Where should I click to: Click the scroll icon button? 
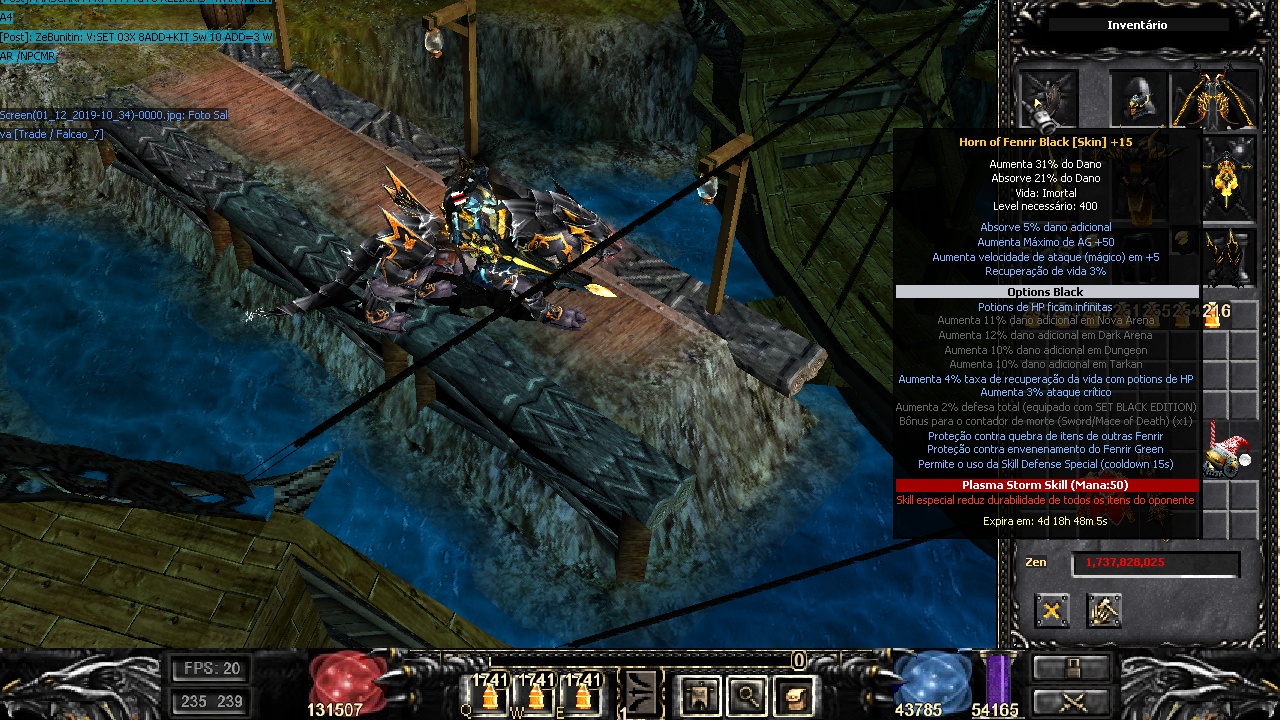click(x=795, y=694)
